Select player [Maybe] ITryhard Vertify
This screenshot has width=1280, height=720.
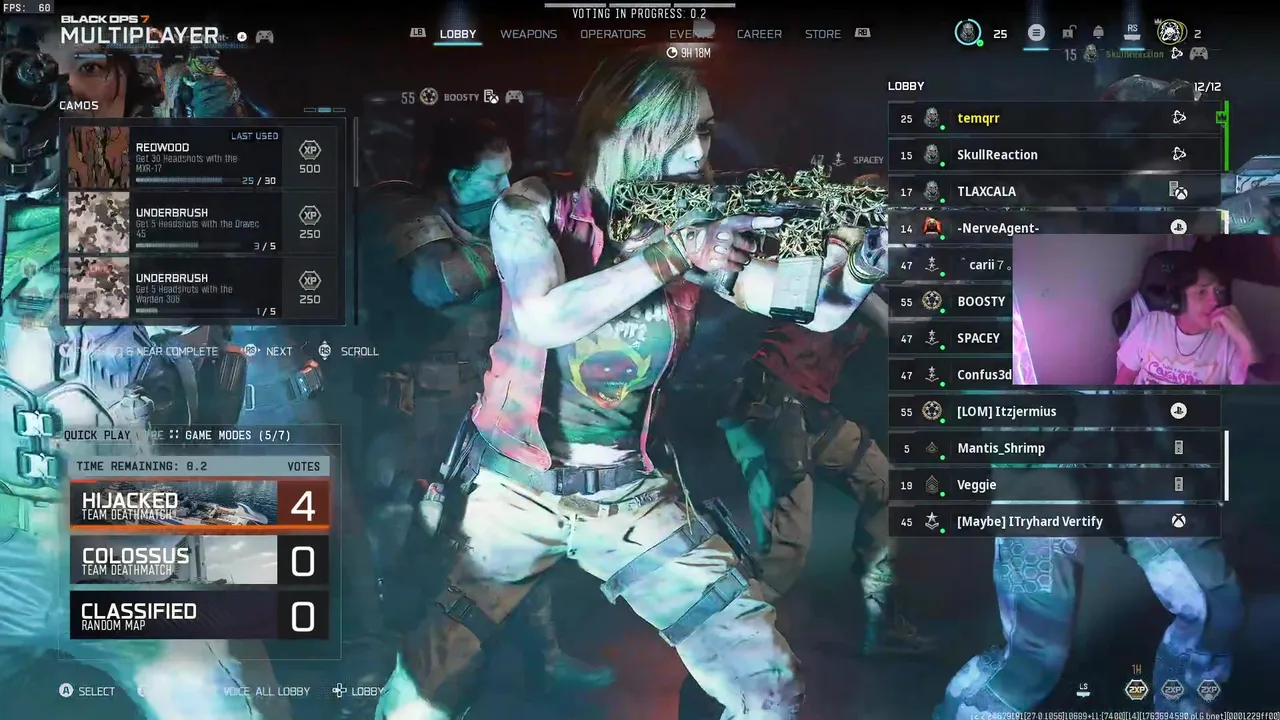[1054, 521]
